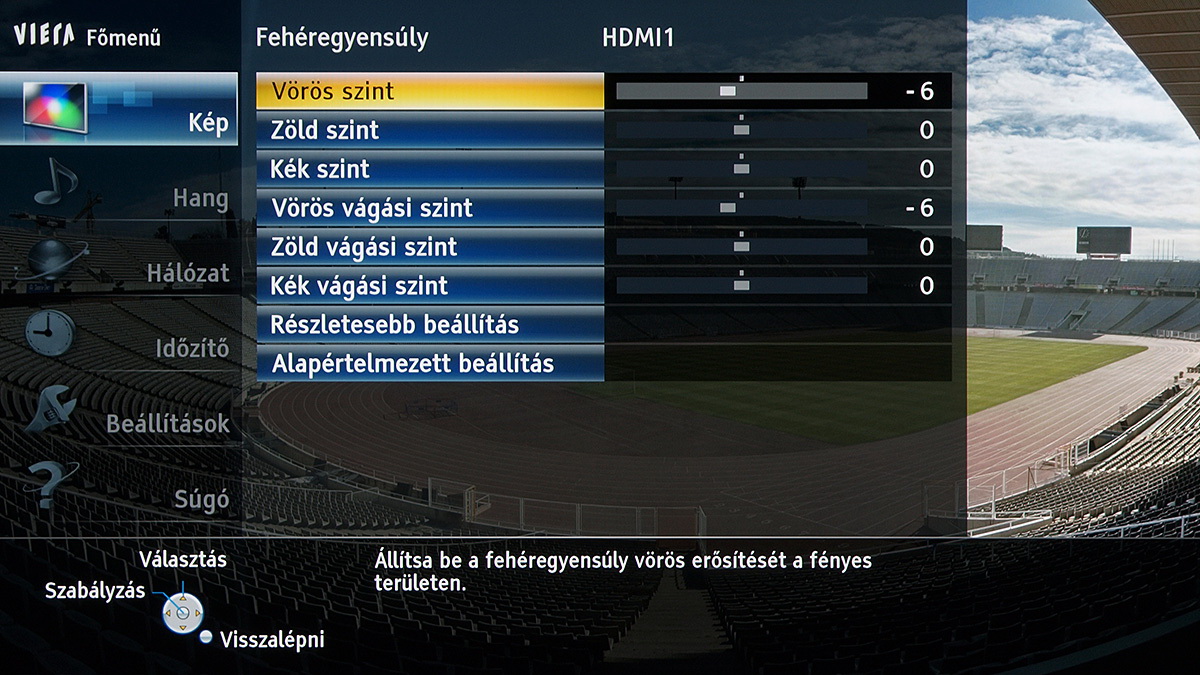Select the Vörös szint row
1200x675 pixels.
[430, 92]
